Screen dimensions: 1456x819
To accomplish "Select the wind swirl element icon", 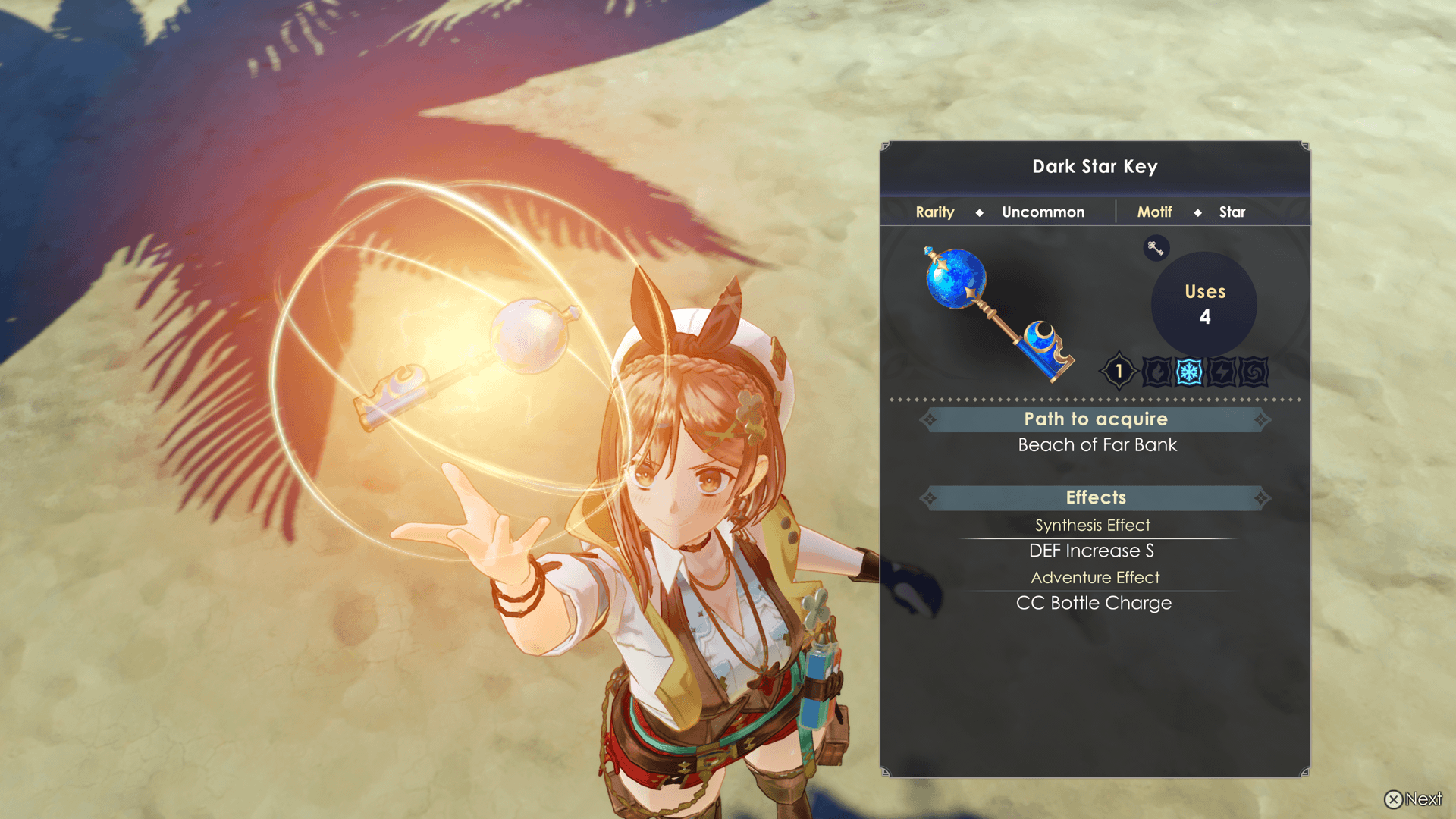I will 1254,372.
